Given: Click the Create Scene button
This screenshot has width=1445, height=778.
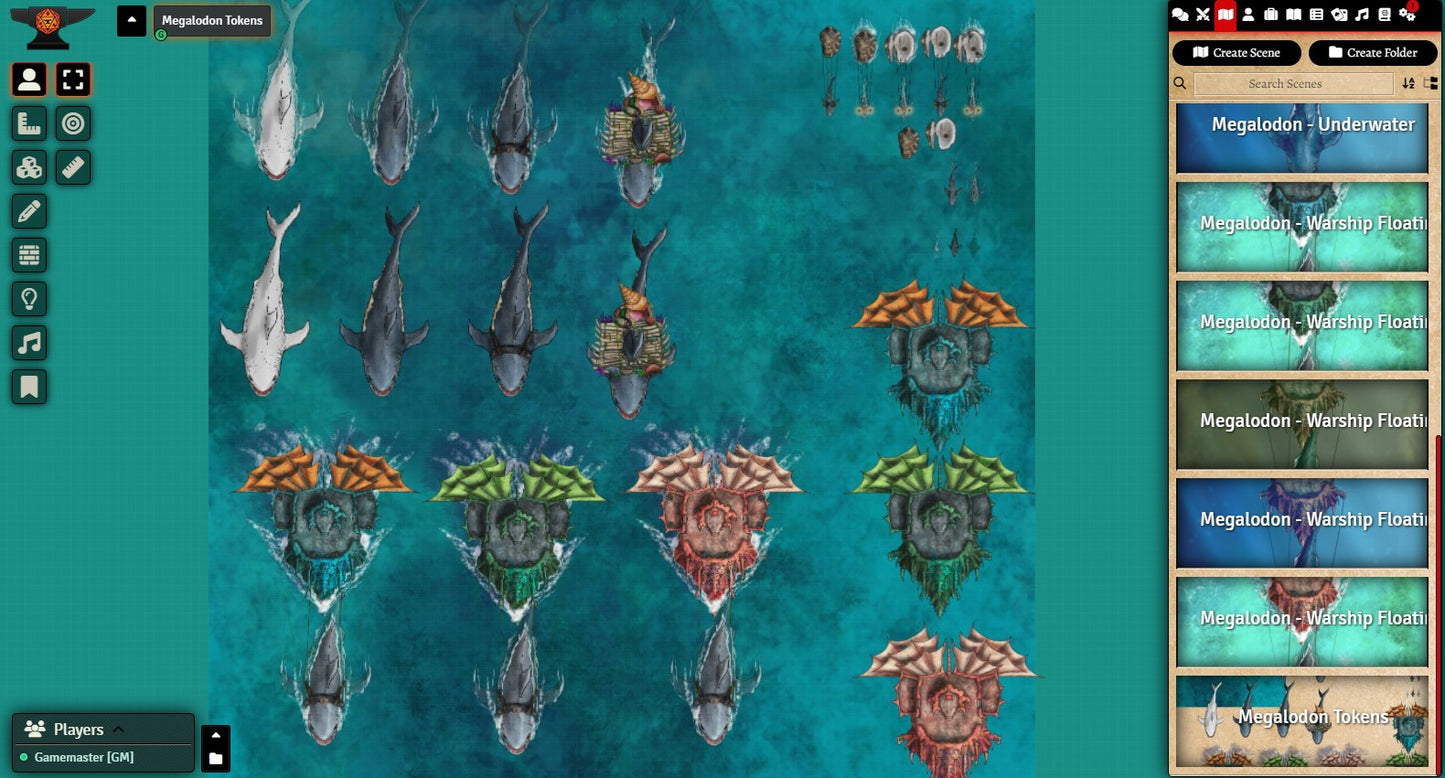Looking at the screenshot, I should point(1236,53).
